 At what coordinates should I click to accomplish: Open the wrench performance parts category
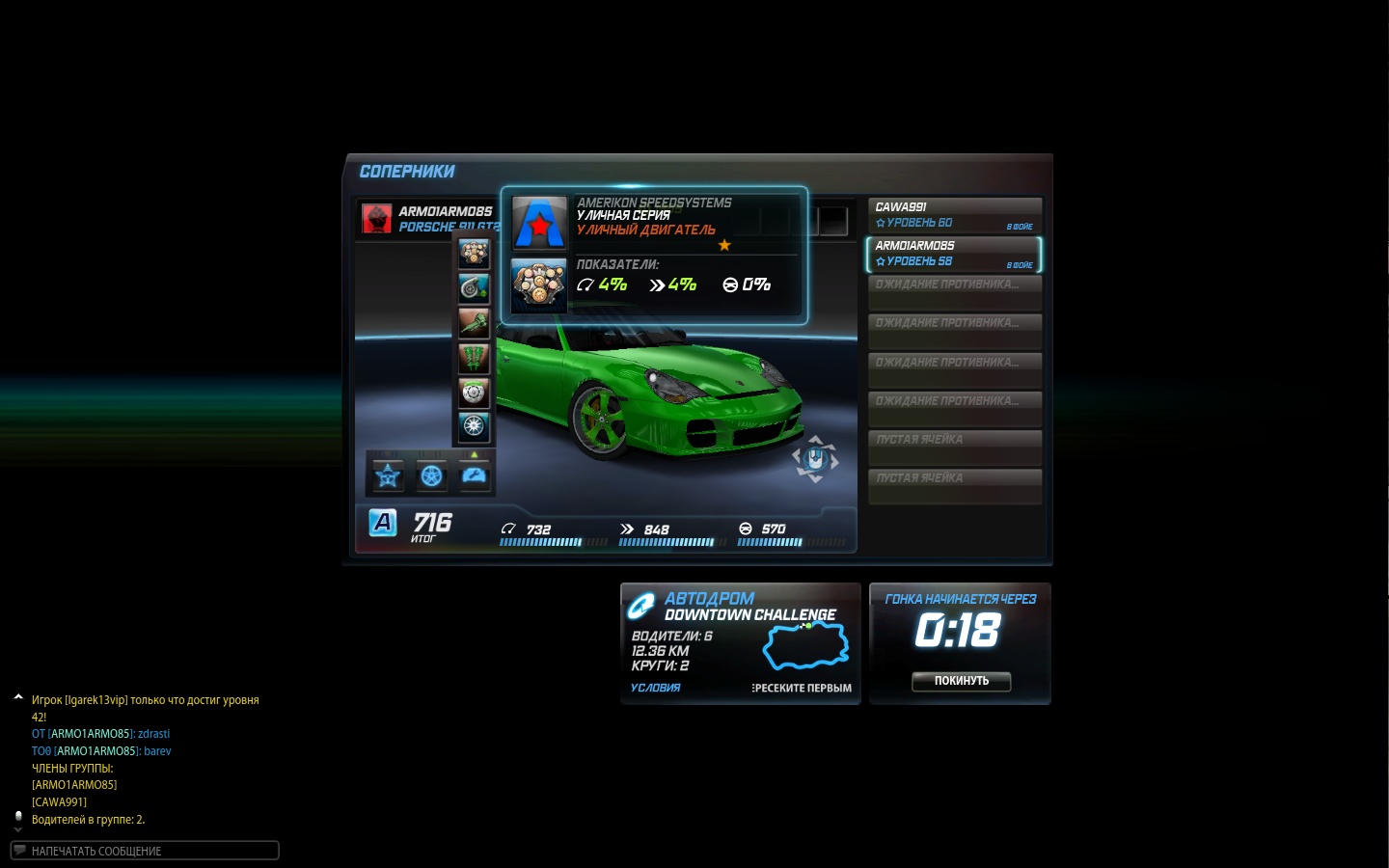tap(475, 475)
